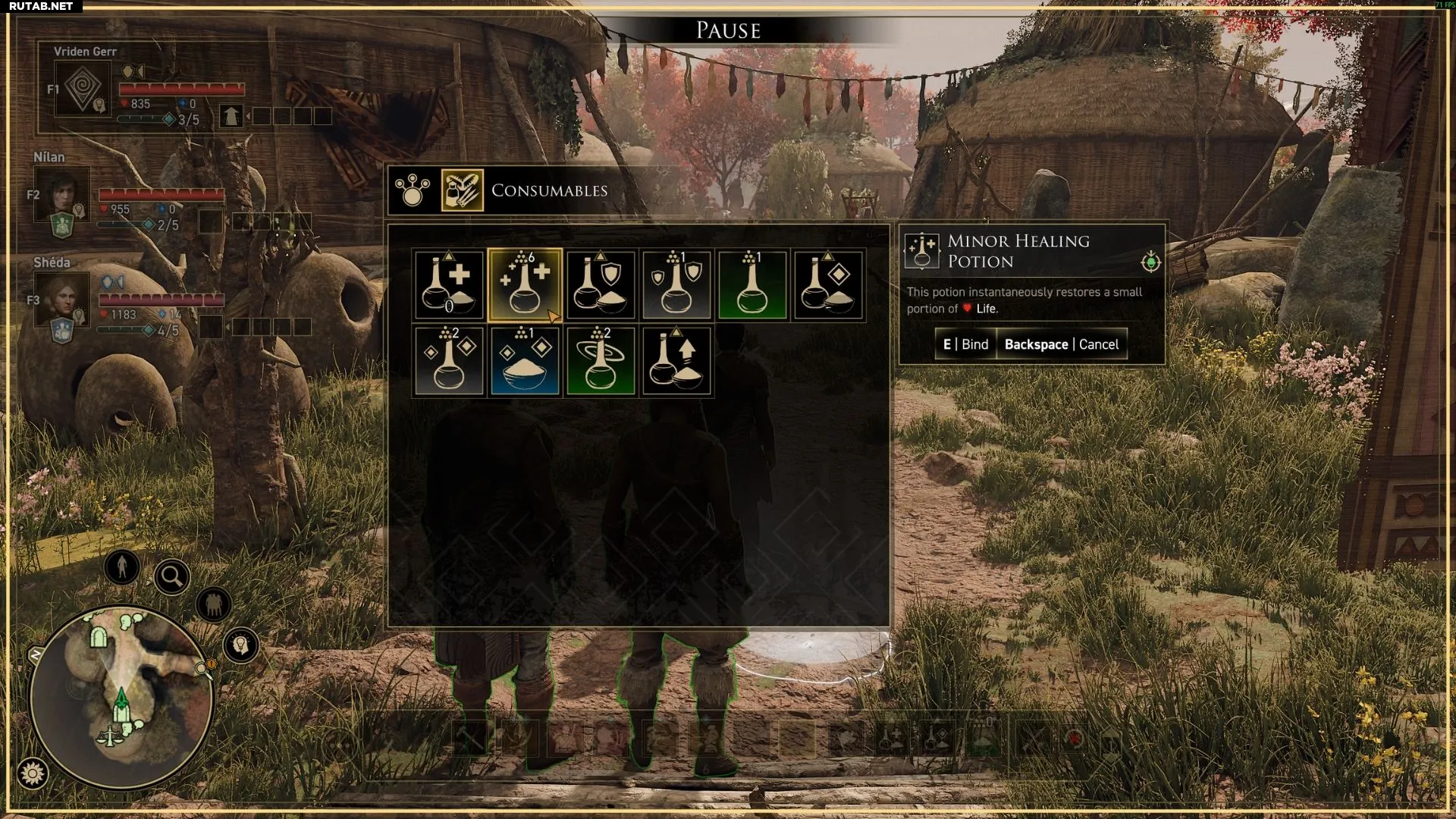Click the sun icon below the minimap
This screenshot has height=819, width=1456.
coord(33,773)
